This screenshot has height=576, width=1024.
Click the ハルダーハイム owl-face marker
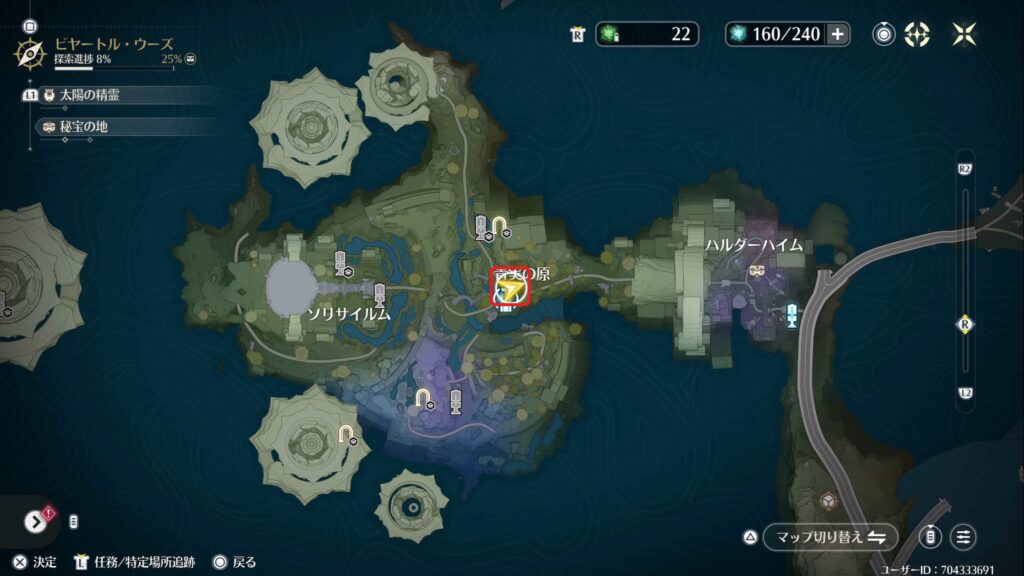pyautogui.click(x=756, y=270)
